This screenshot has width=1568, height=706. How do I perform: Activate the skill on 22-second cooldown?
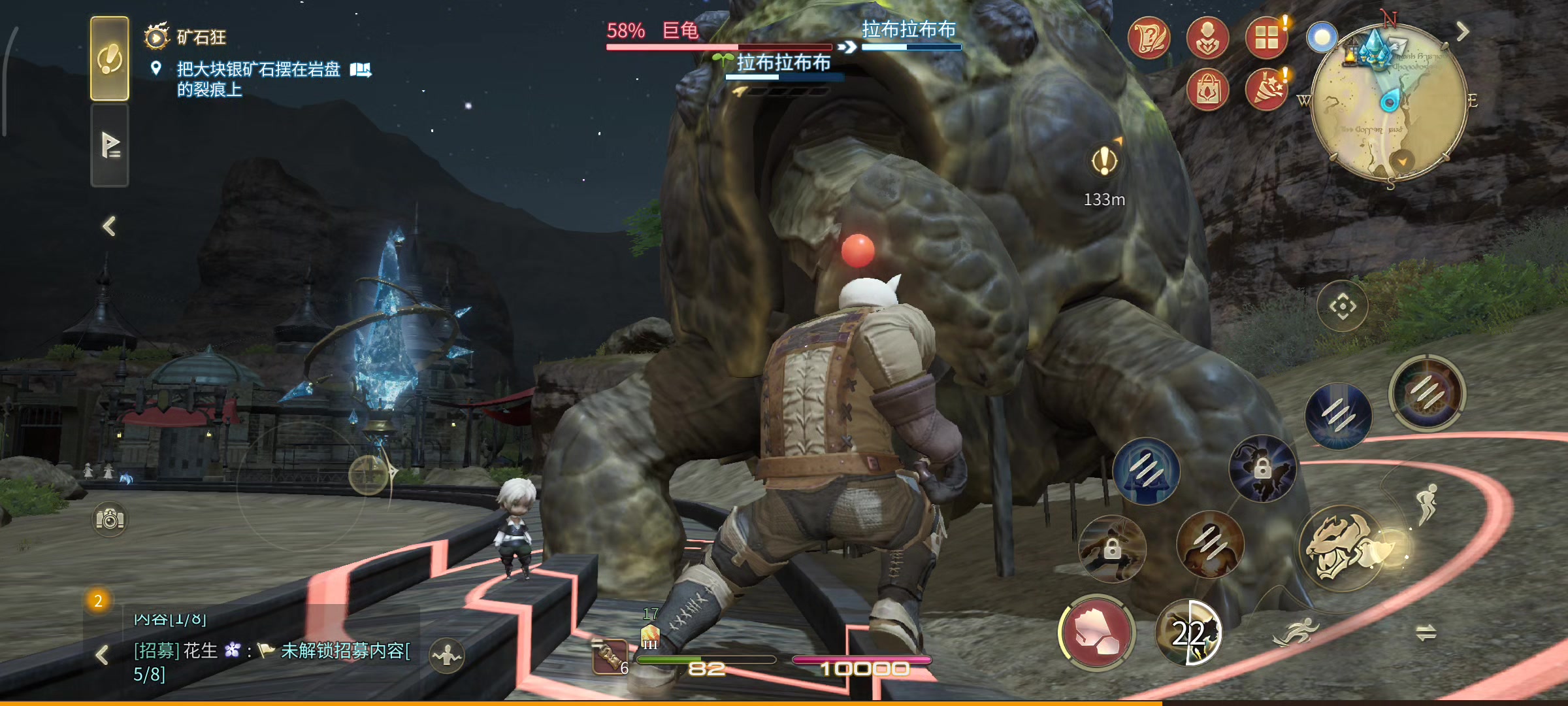tap(1188, 633)
